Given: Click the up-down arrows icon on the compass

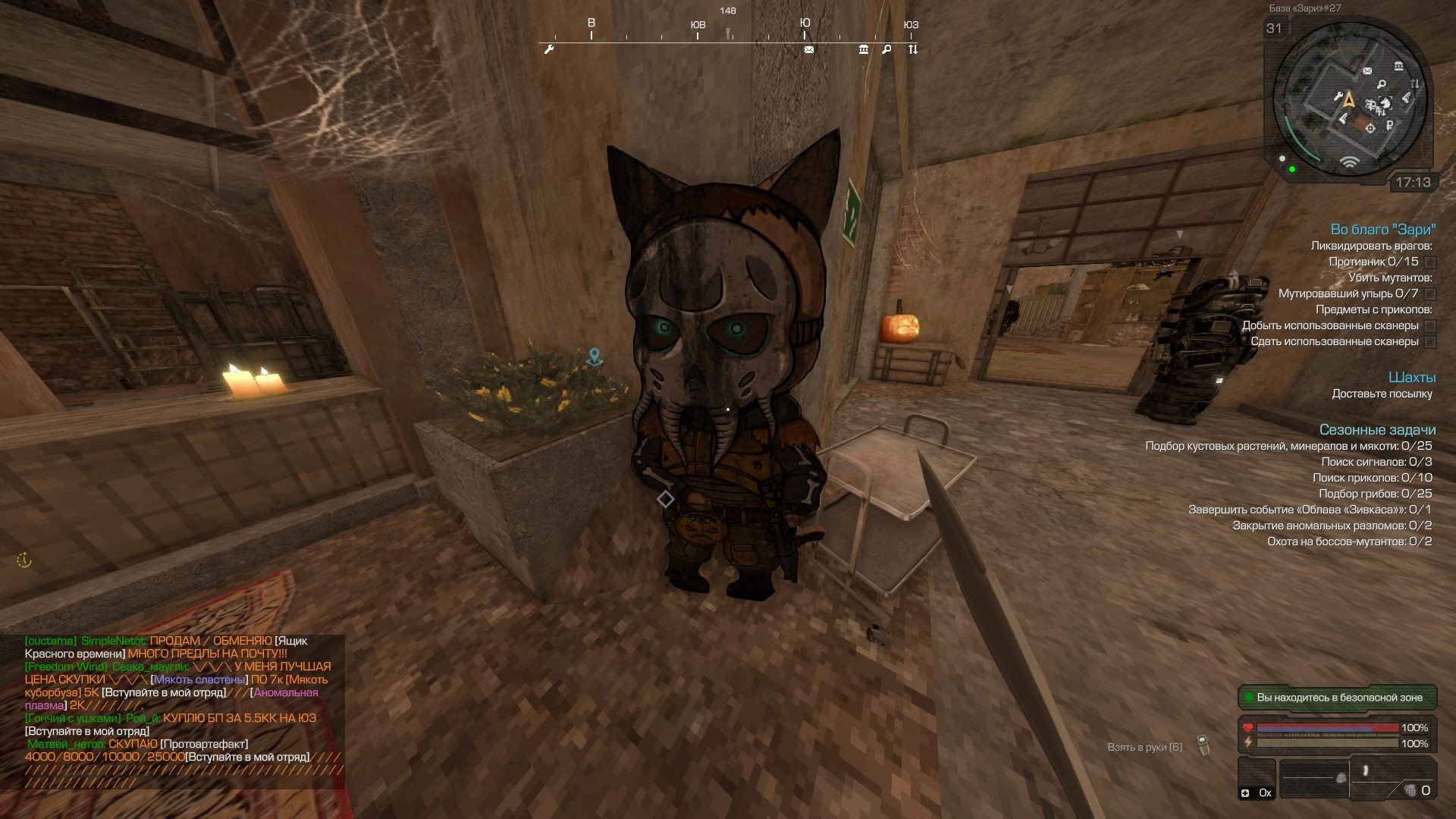Looking at the screenshot, I should click(913, 50).
